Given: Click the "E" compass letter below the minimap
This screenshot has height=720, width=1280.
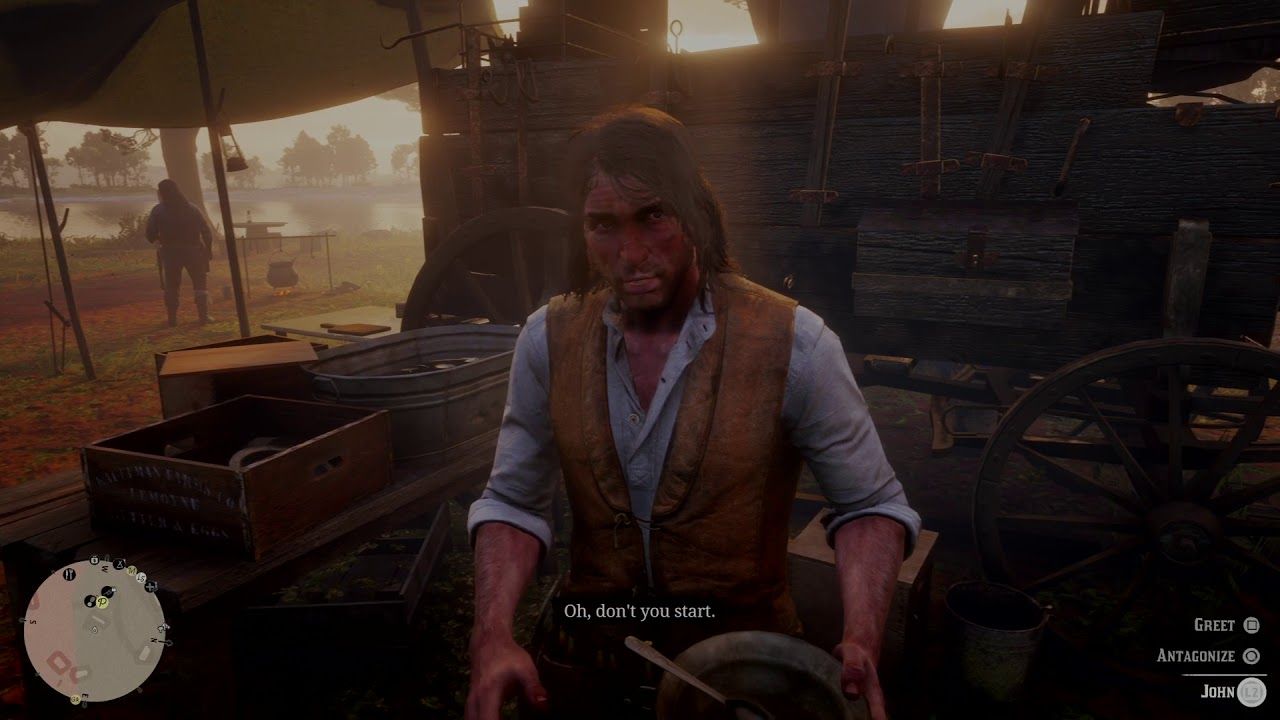Looking at the screenshot, I should 84,694.
